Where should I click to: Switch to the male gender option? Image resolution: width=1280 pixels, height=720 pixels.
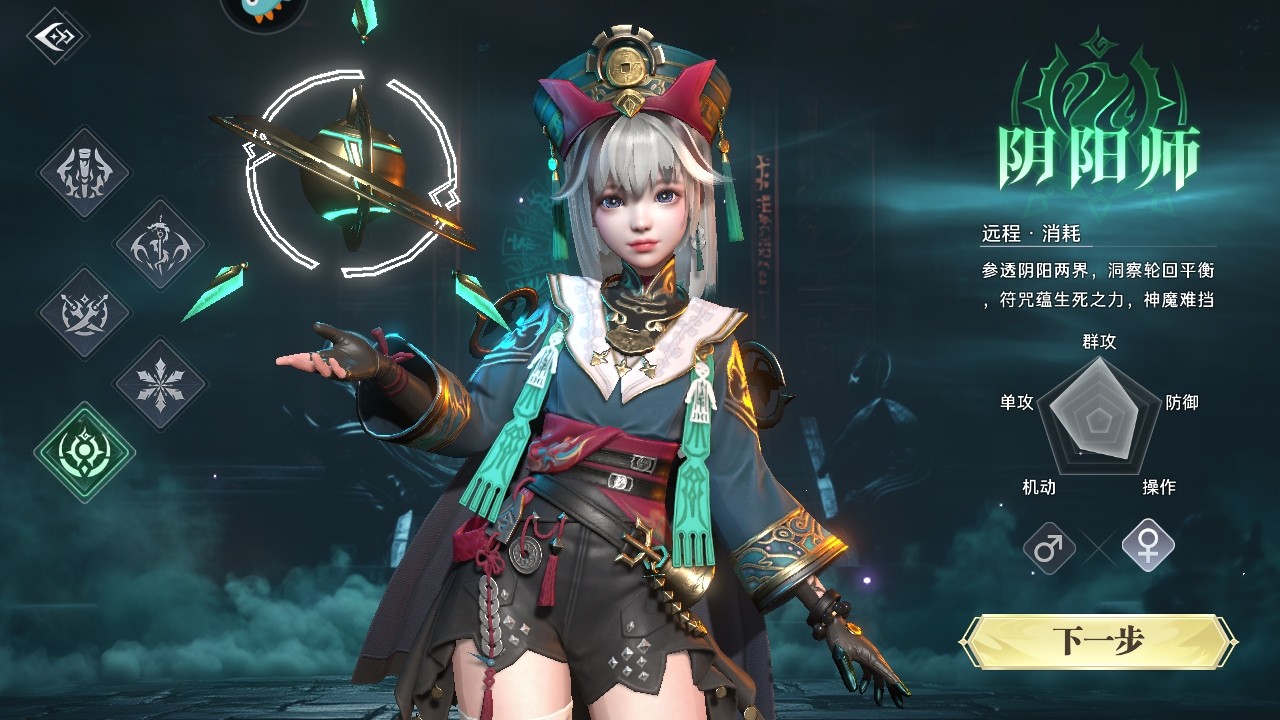[x=1049, y=548]
